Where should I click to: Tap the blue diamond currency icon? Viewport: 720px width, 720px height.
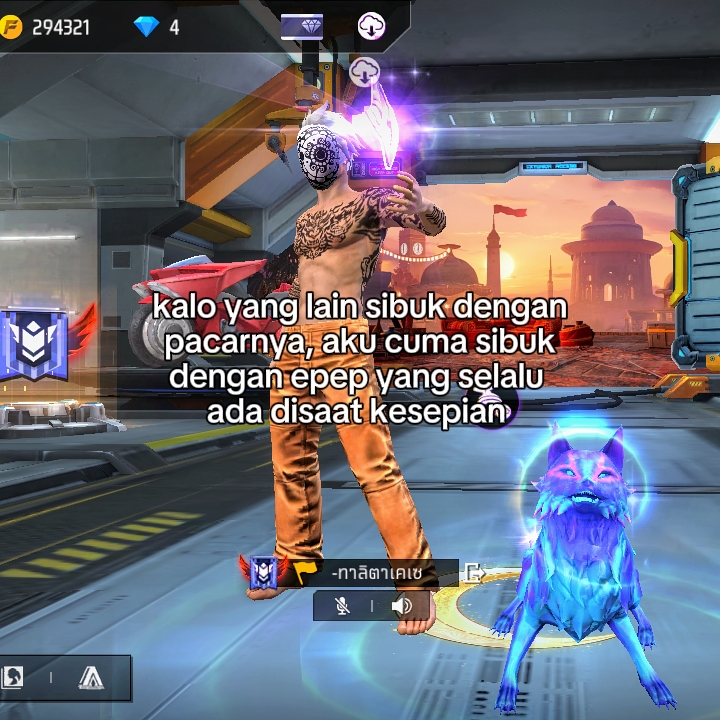click(x=147, y=27)
